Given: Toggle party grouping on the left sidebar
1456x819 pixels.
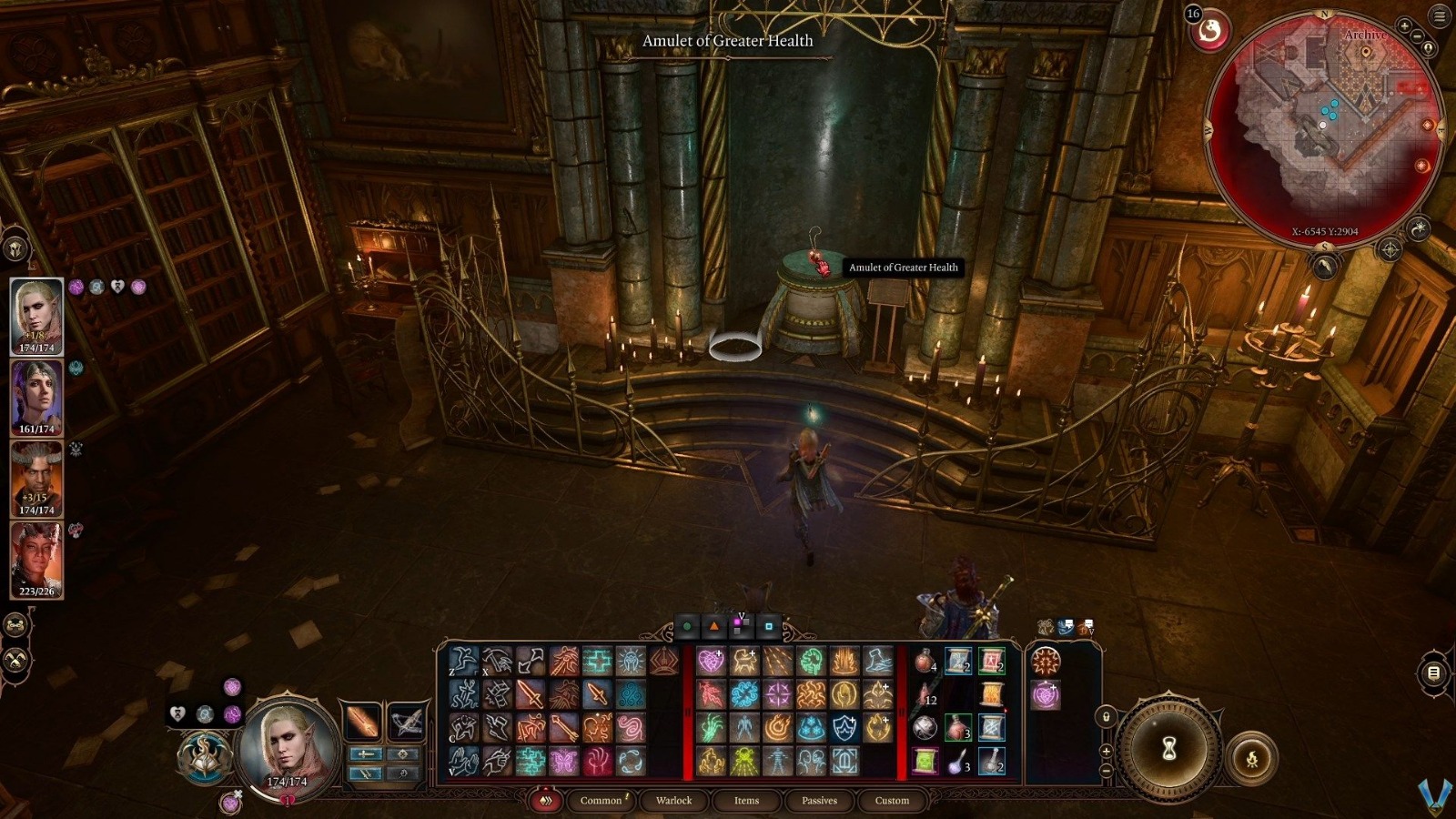Looking at the screenshot, I should point(15,626).
